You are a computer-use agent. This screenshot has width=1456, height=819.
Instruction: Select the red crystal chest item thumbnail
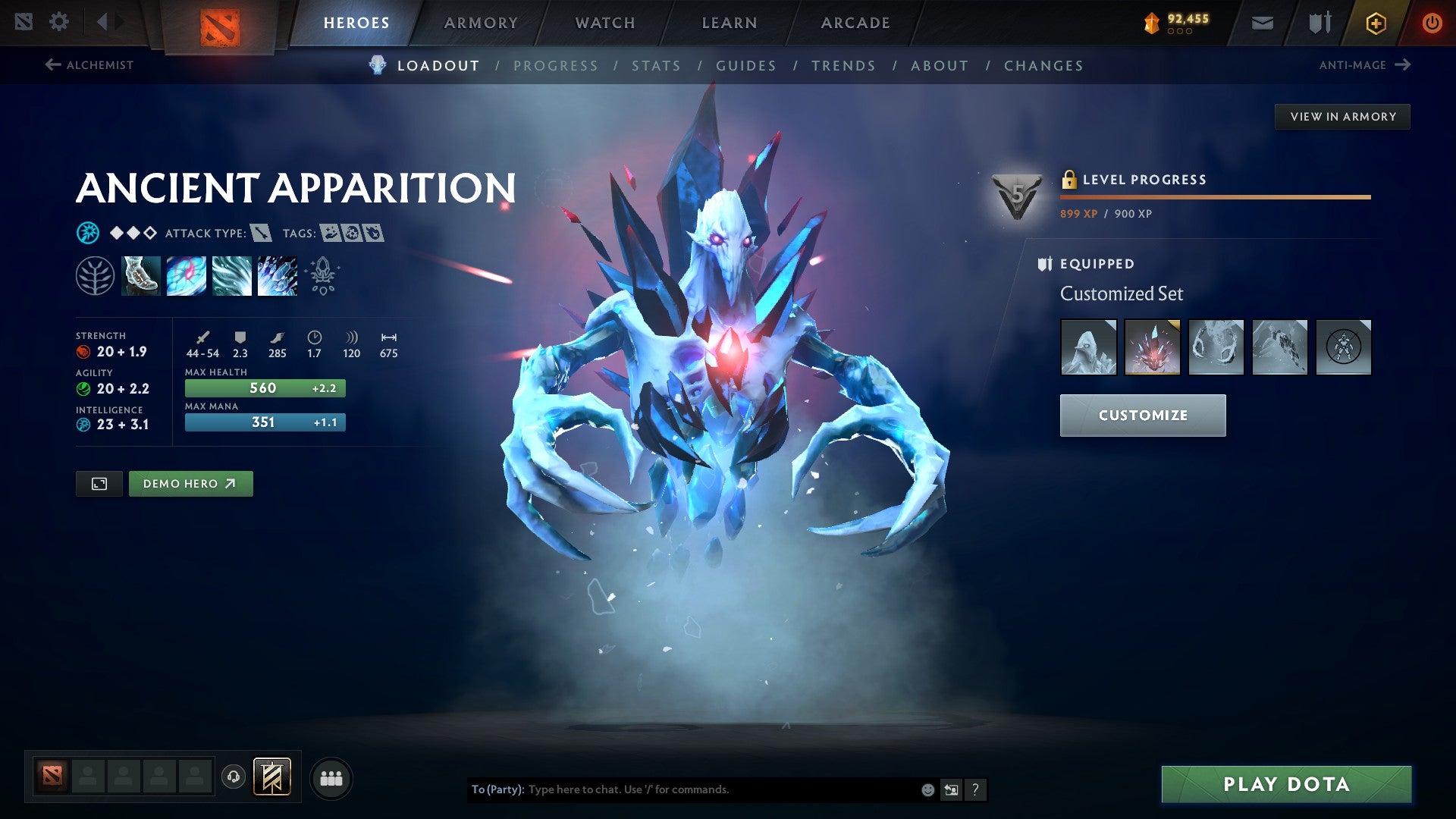[1152, 347]
